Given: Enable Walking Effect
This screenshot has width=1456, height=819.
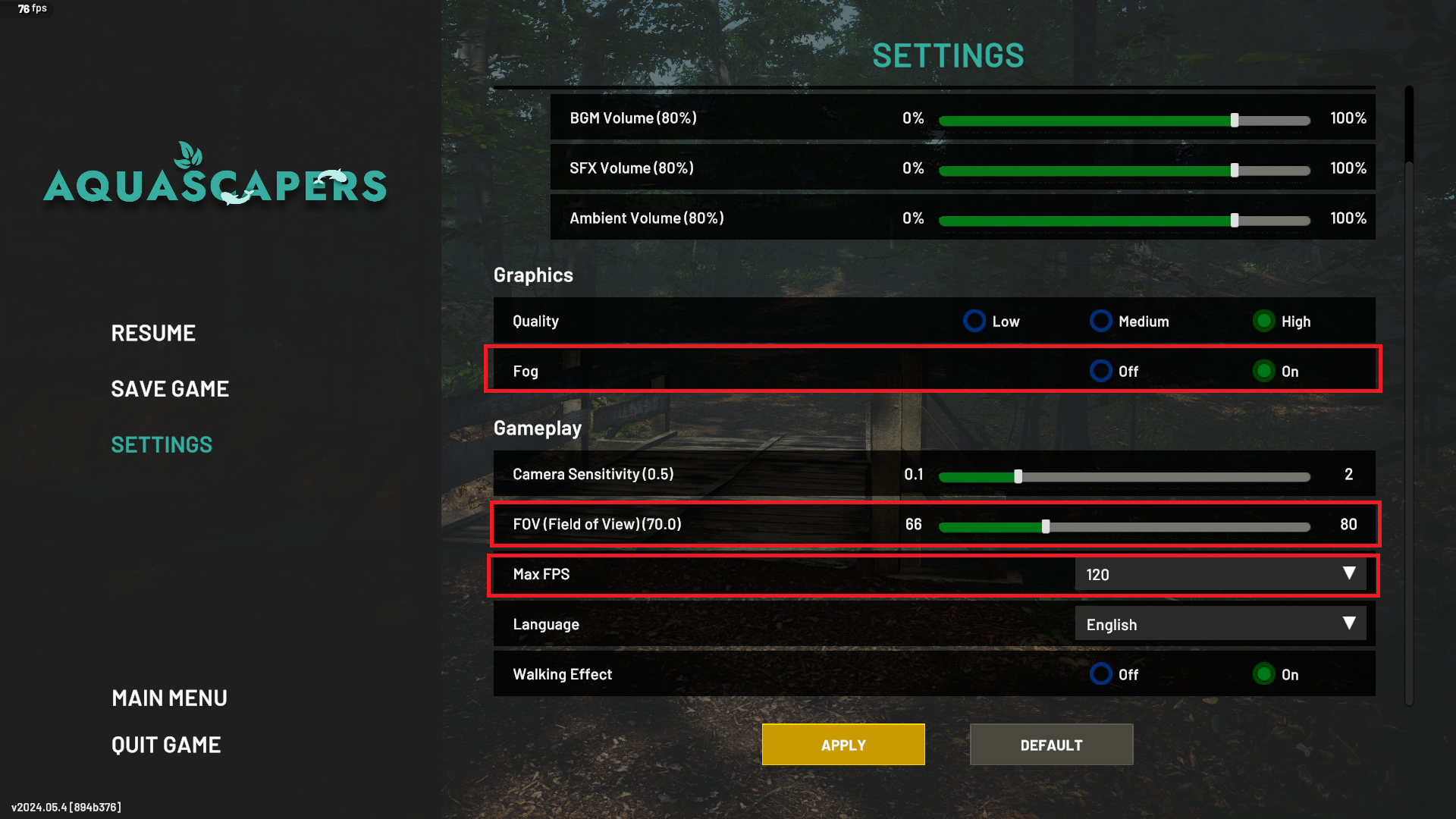Looking at the screenshot, I should (x=1263, y=674).
